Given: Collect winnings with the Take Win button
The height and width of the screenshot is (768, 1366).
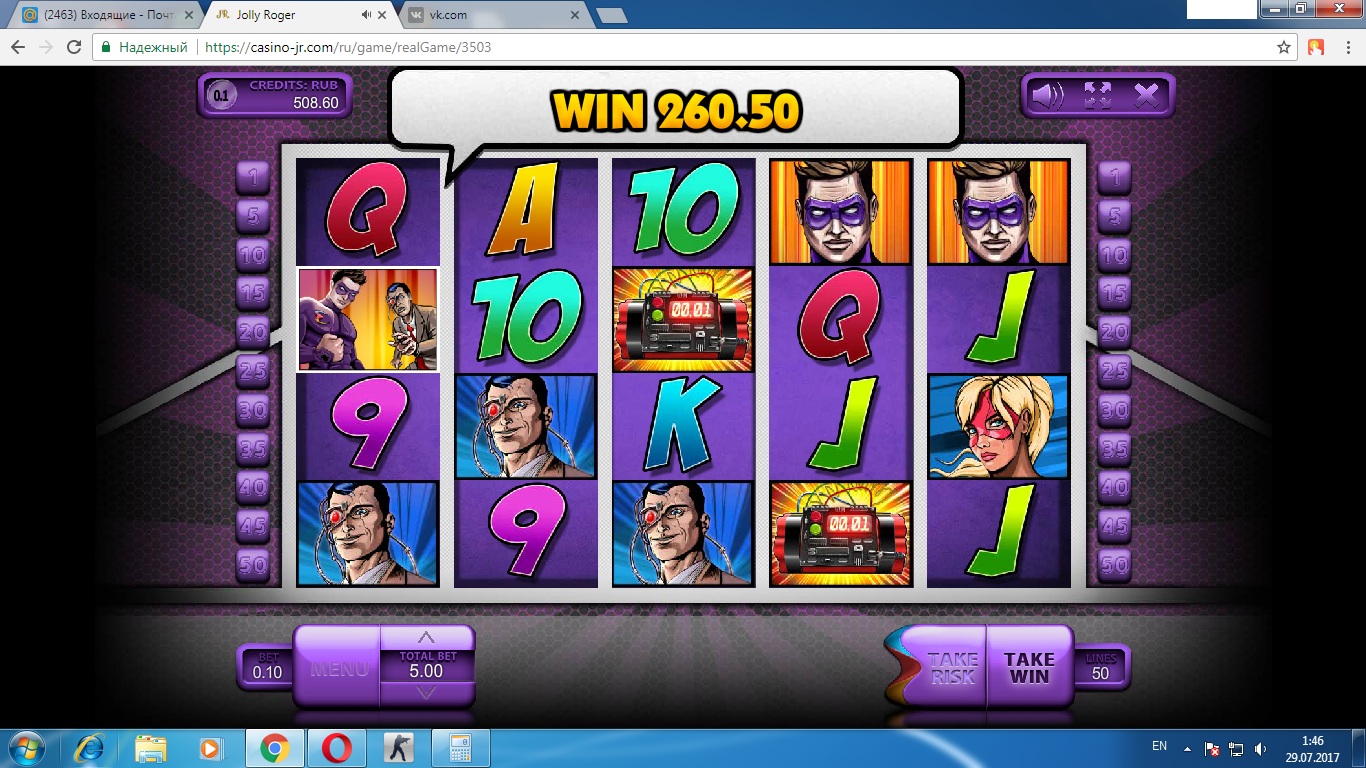Looking at the screenshot, I should tap(1029, 667).
